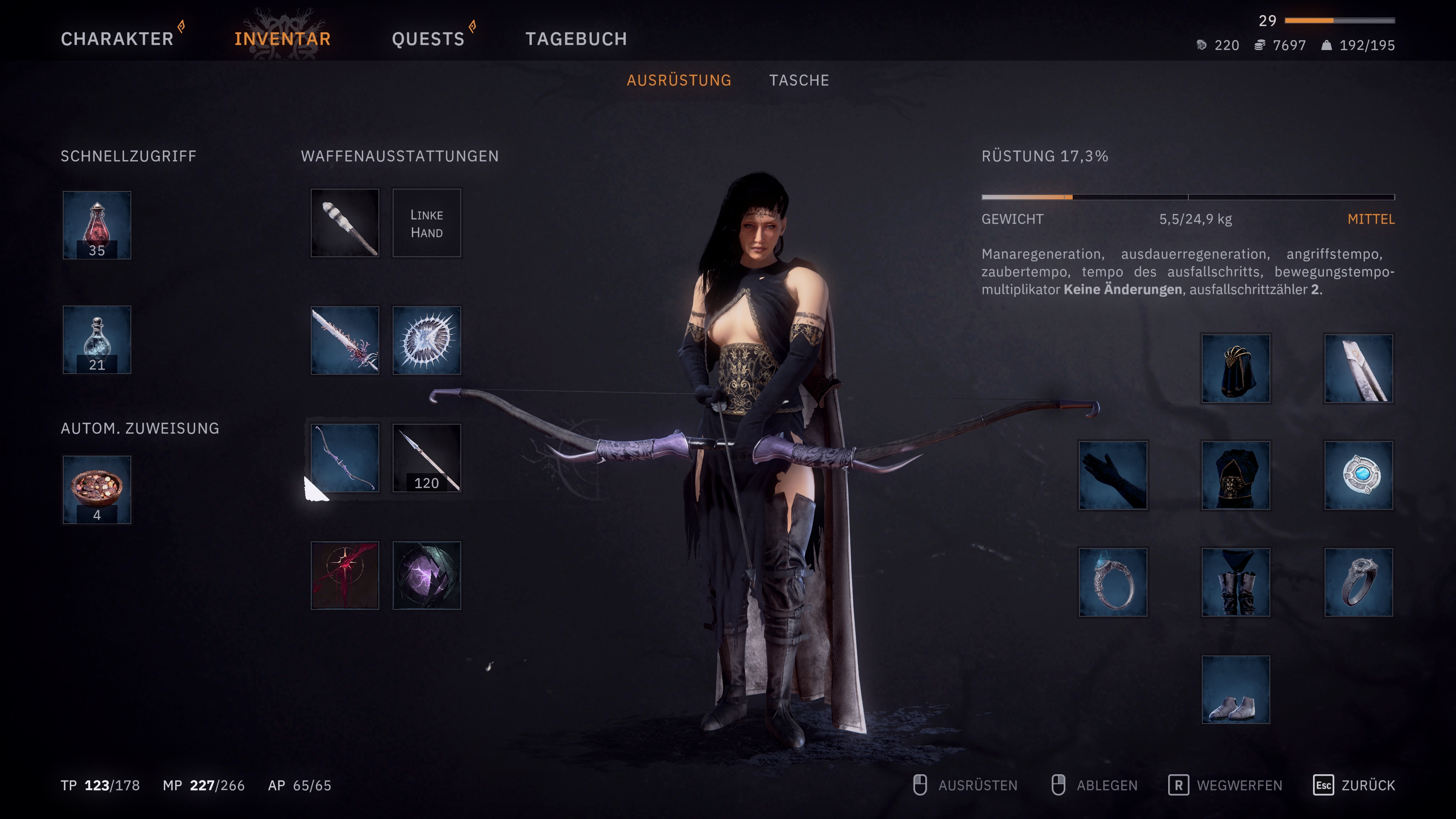Select the Ausrüstung sub-tab
Viewport: 1456px width, 819px height.
point(679,80)
